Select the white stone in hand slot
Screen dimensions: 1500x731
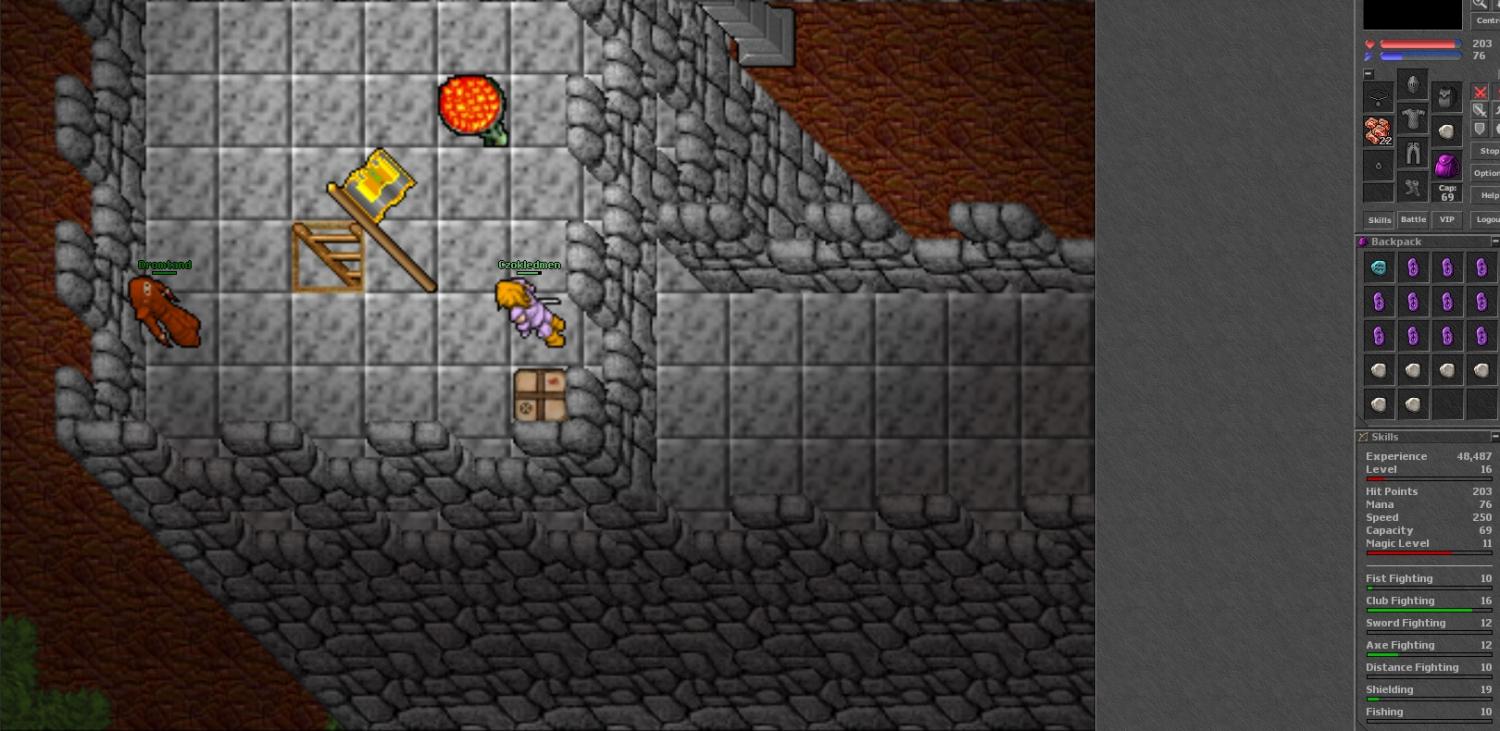coord(1446,131)
